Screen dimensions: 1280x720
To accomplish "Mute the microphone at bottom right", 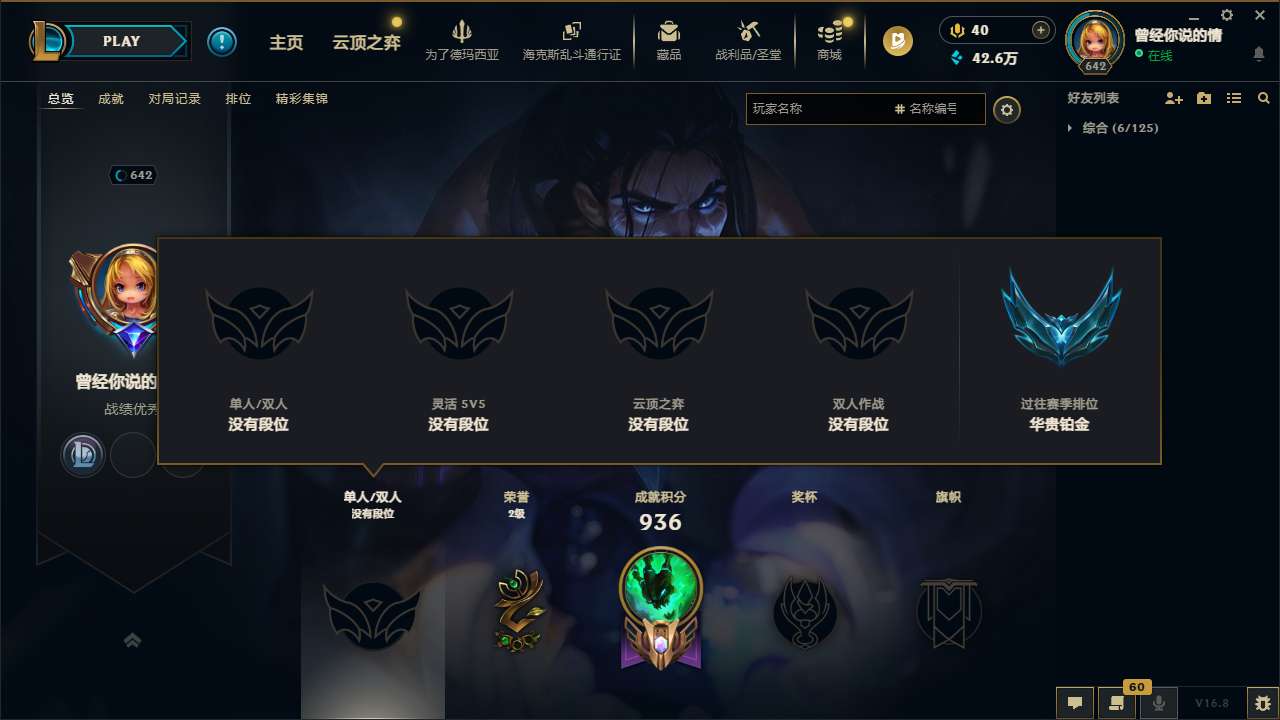I will (x=1160, y=702).
